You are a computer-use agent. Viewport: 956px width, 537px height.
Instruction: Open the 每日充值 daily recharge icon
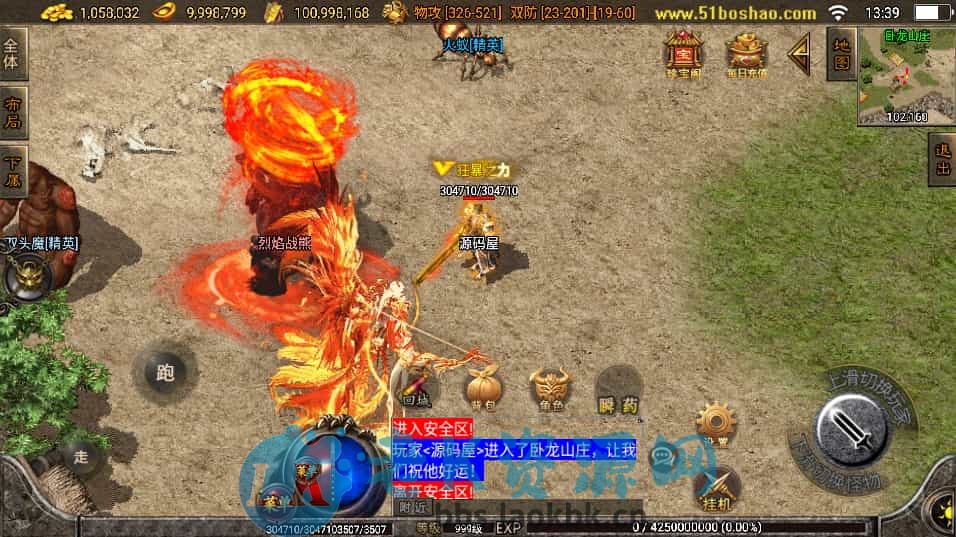pyautogui.click(x=746, y=55)
